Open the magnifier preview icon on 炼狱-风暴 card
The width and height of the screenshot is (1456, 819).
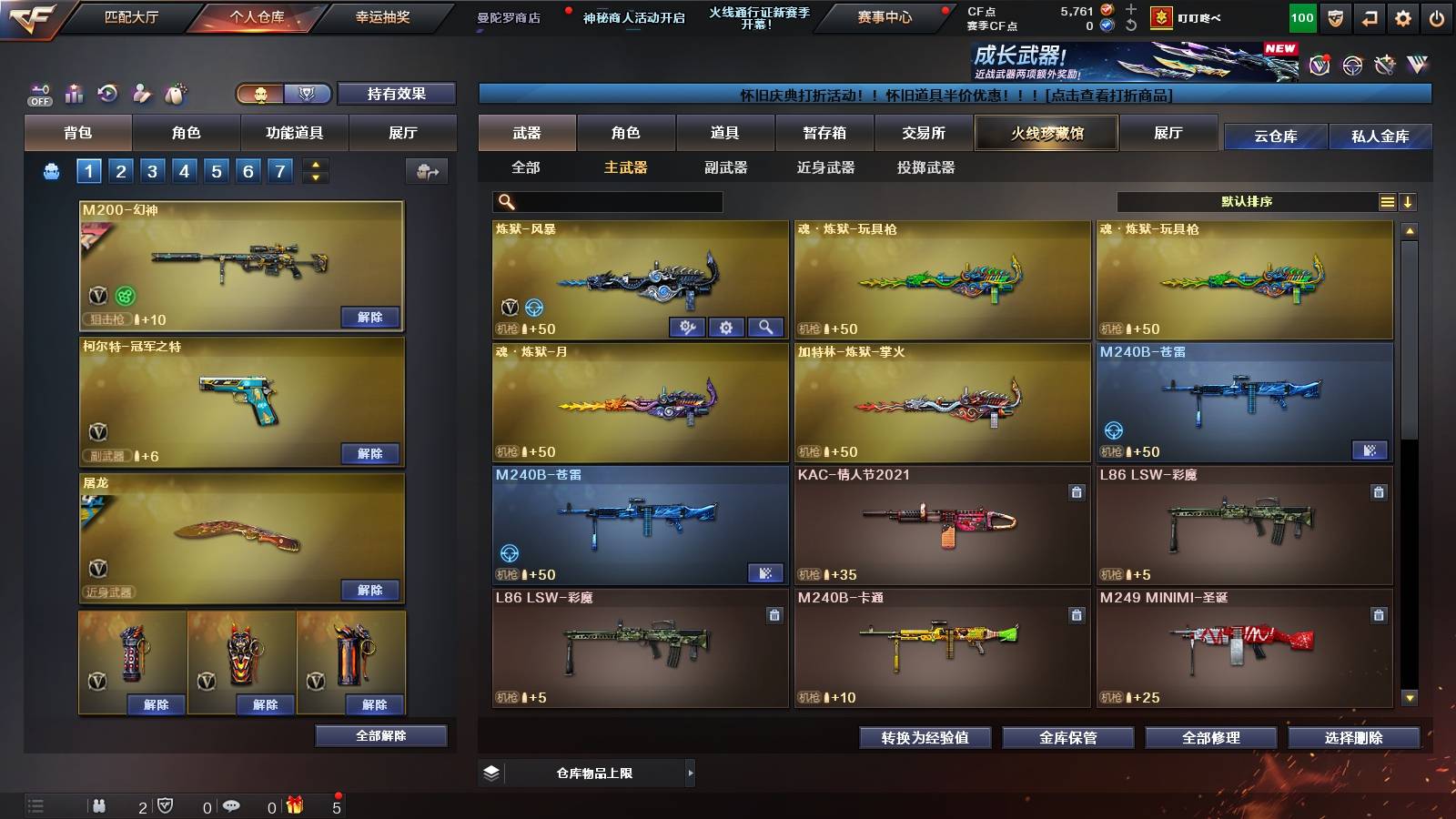(764, 329)
